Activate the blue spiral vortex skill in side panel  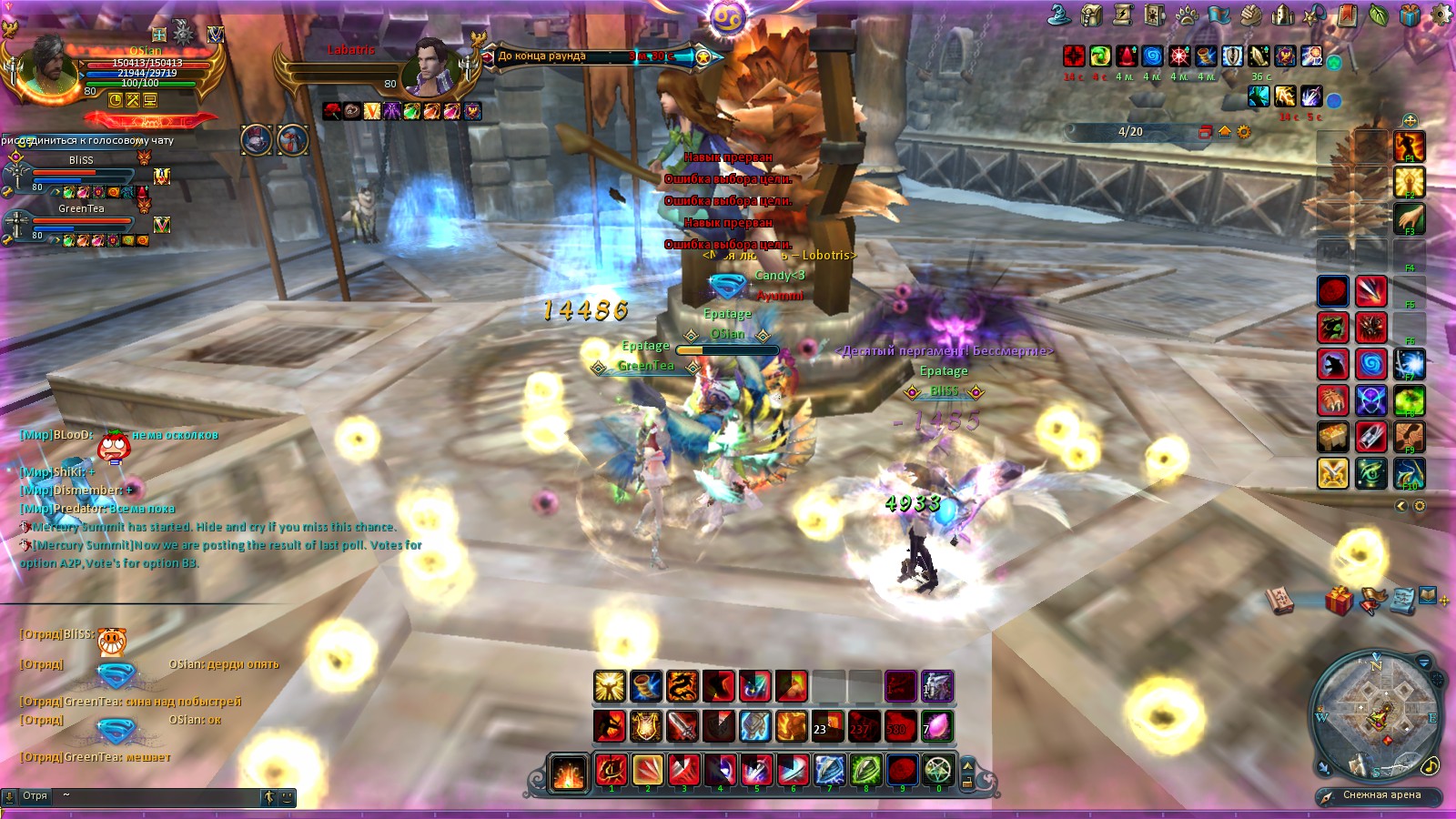(x=1370, y=364)
